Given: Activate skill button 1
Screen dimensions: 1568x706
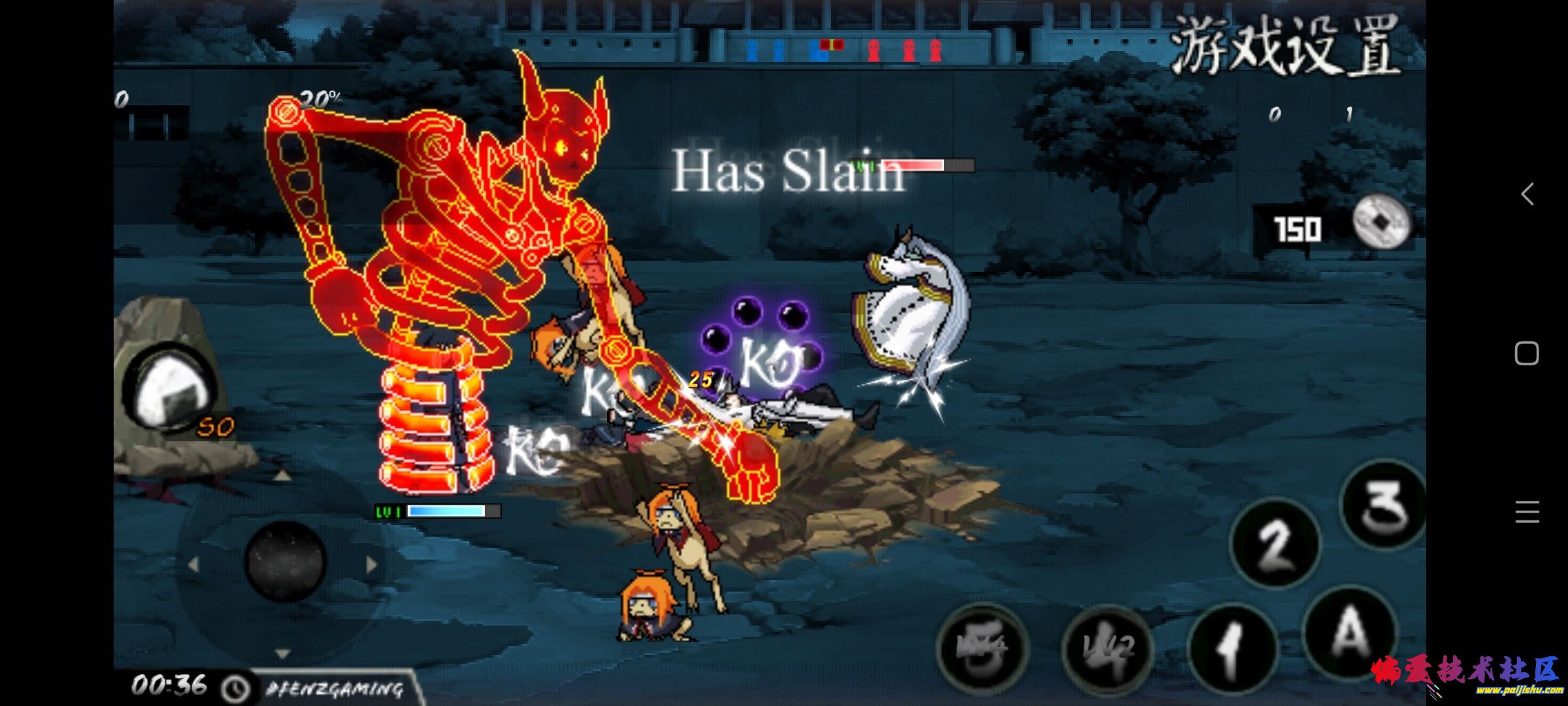Looking at the screenshot, I should point(1232,648).
